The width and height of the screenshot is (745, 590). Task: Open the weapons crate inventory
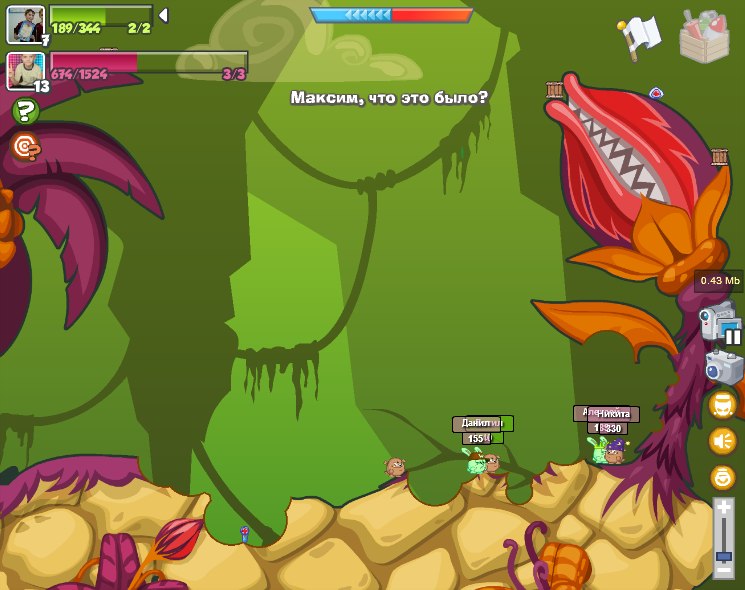(x=704, y=36)
